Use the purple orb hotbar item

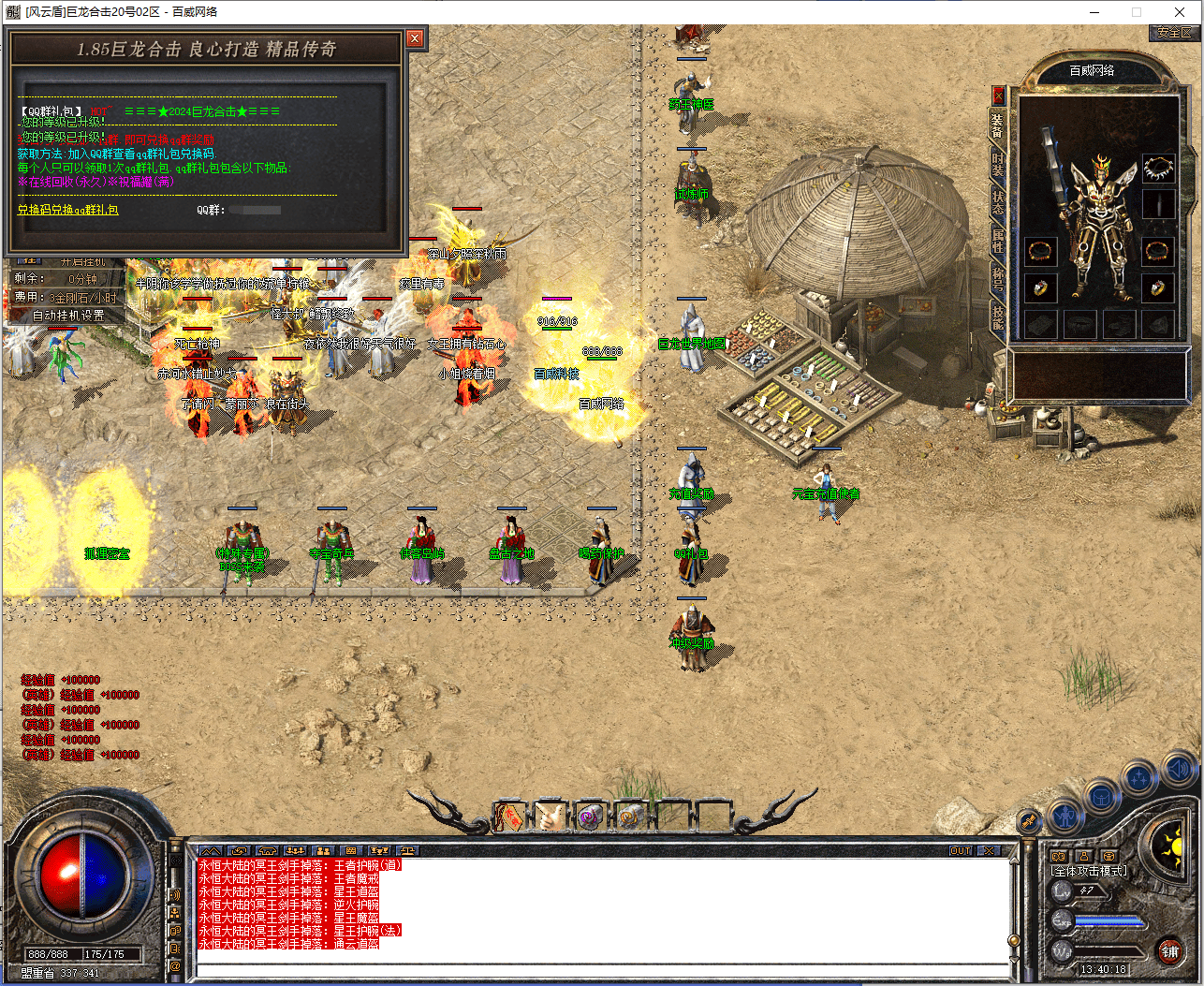point(589,817)
